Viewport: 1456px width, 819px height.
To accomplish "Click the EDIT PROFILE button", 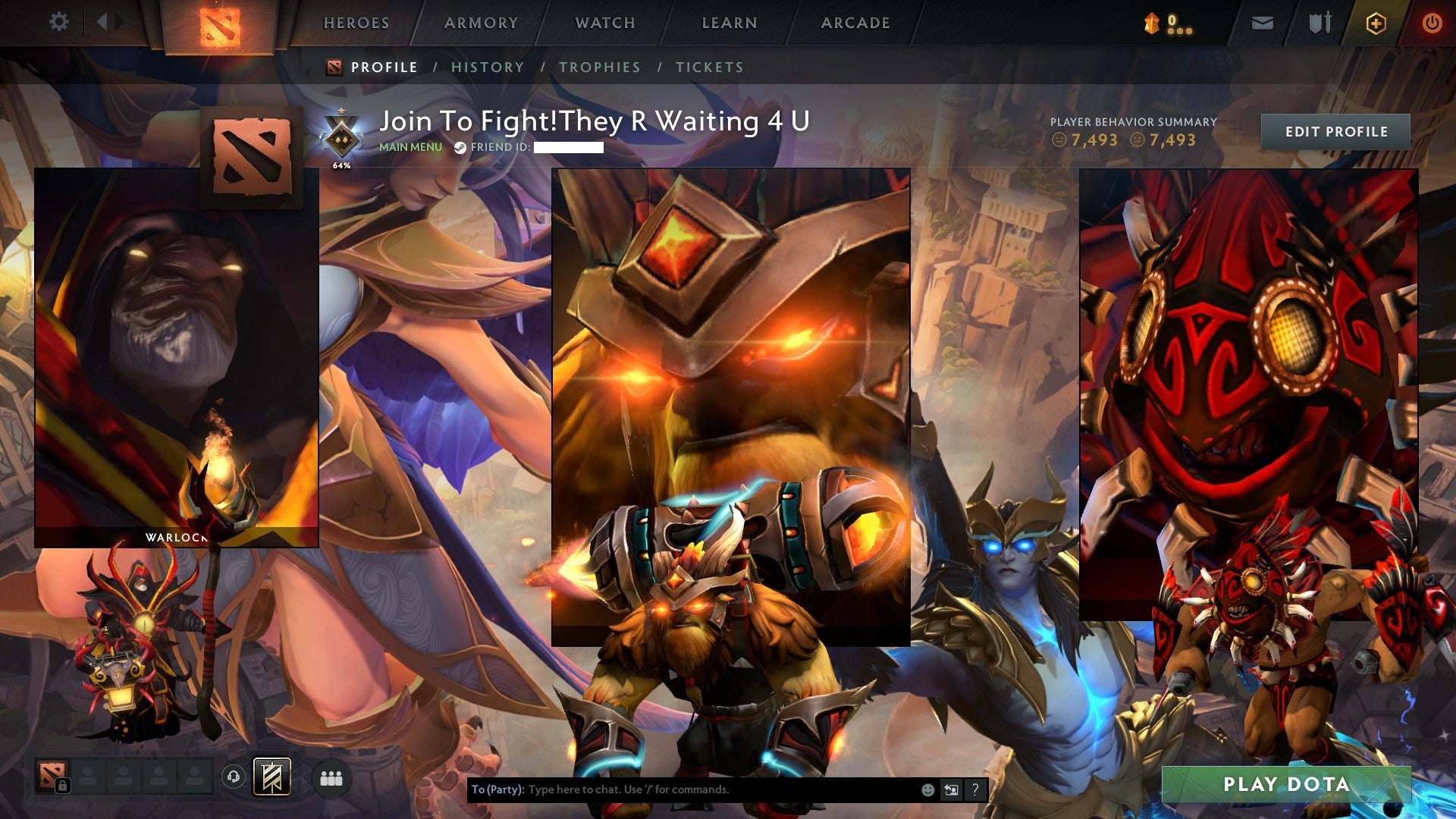I will tap(1337, 131).
